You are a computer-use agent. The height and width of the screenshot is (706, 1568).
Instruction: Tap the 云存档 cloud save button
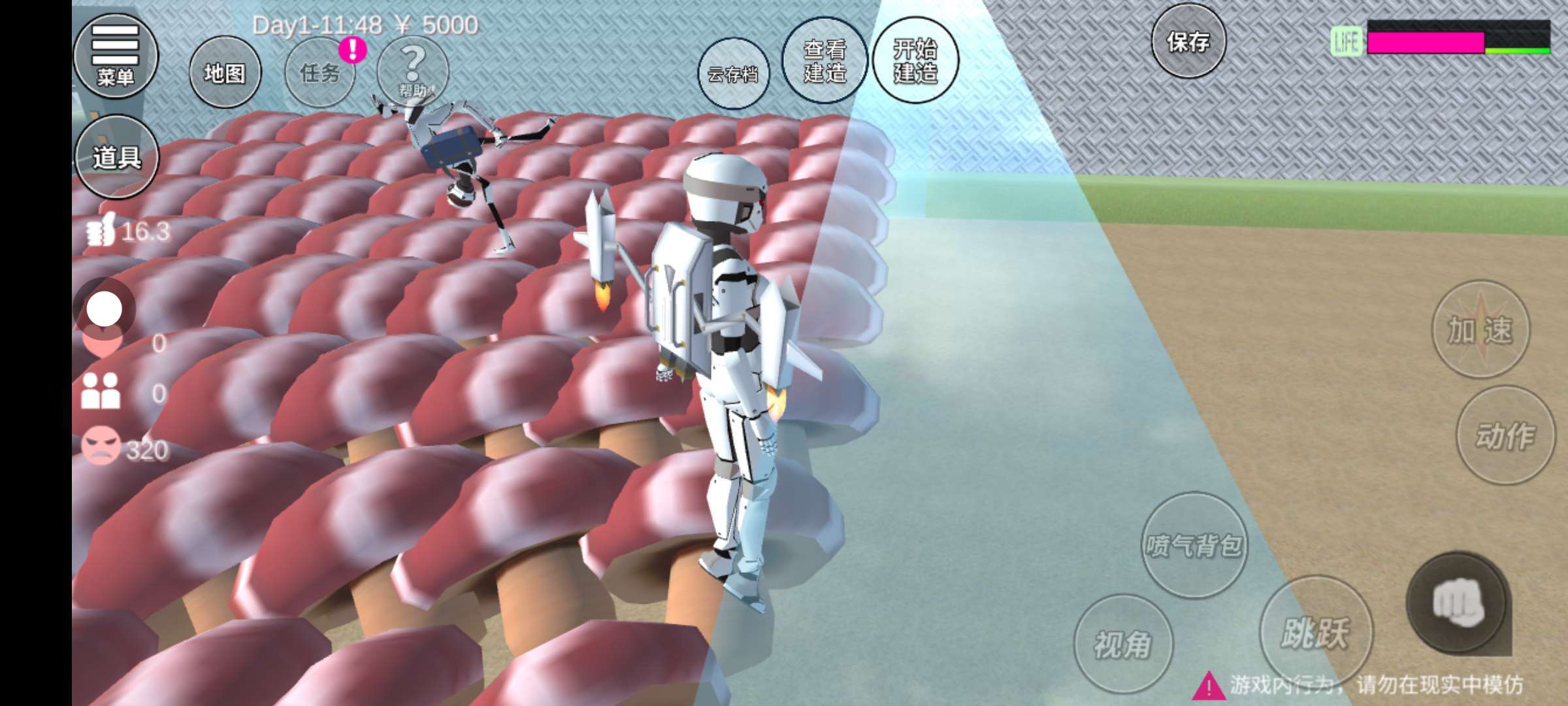[733, 74]
